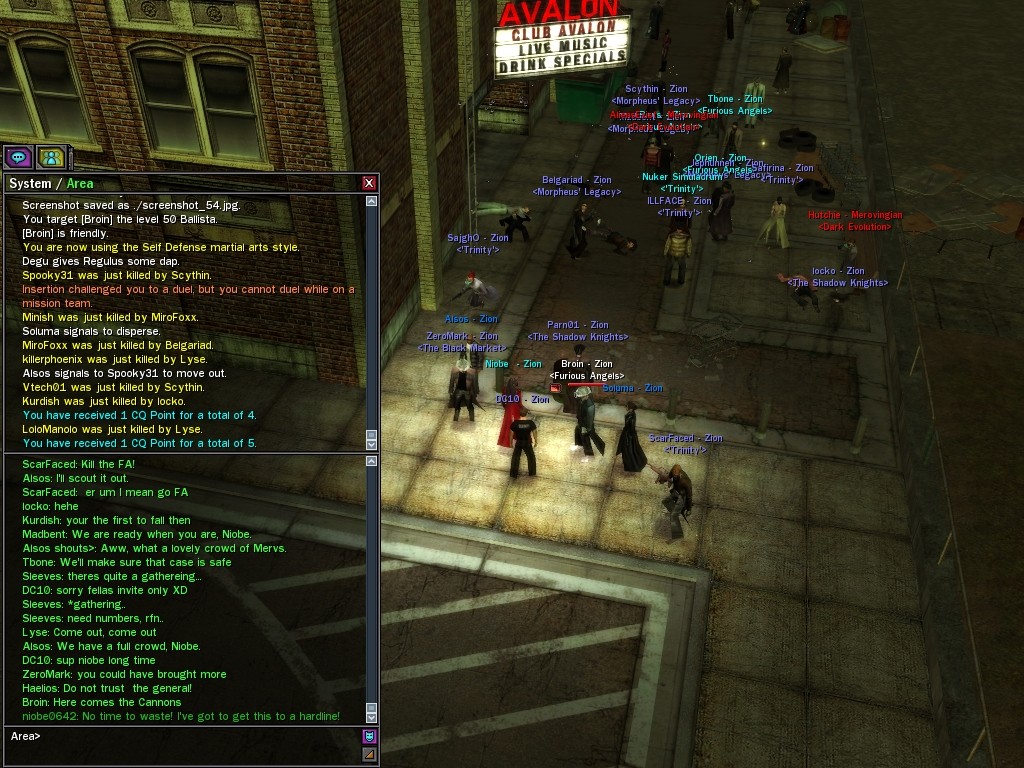
Task: Open the emote mask icon beside chat input
Action: [x=369, y=737]
